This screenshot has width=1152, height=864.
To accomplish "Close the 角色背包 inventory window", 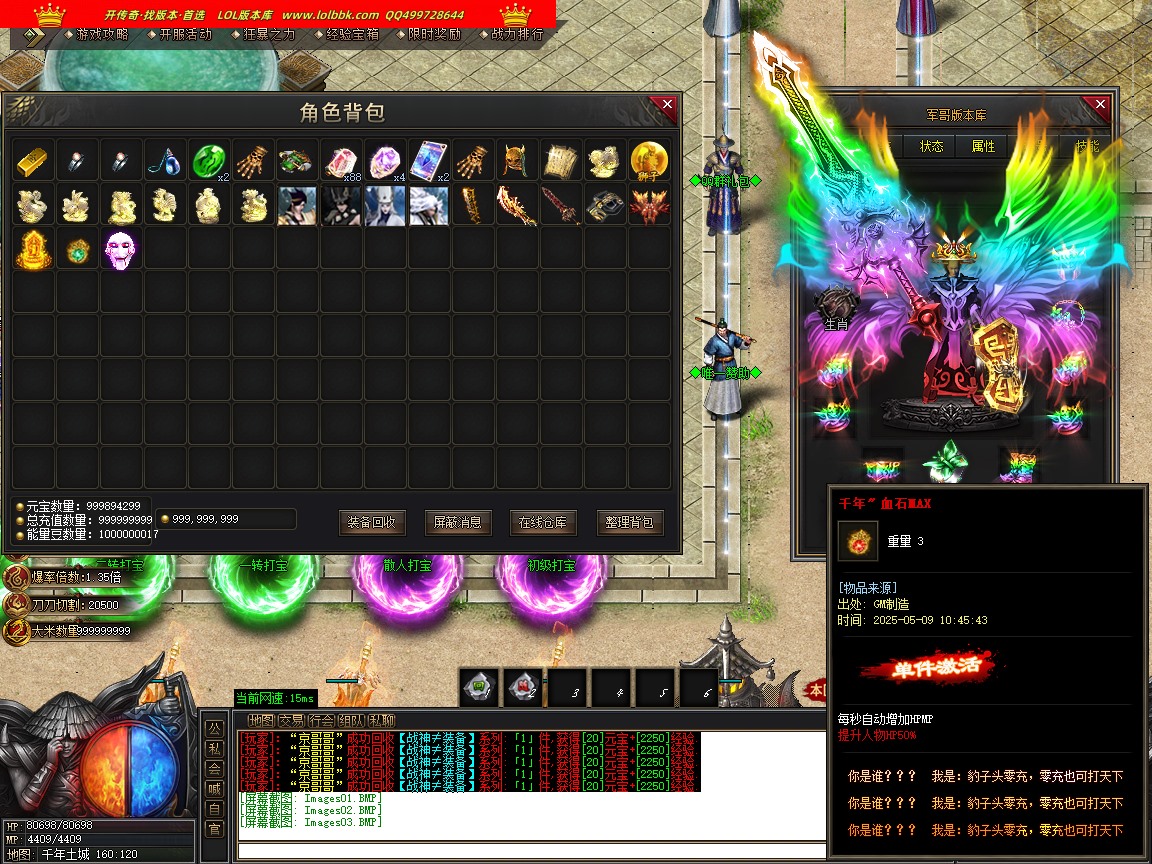I will [664, 106].
